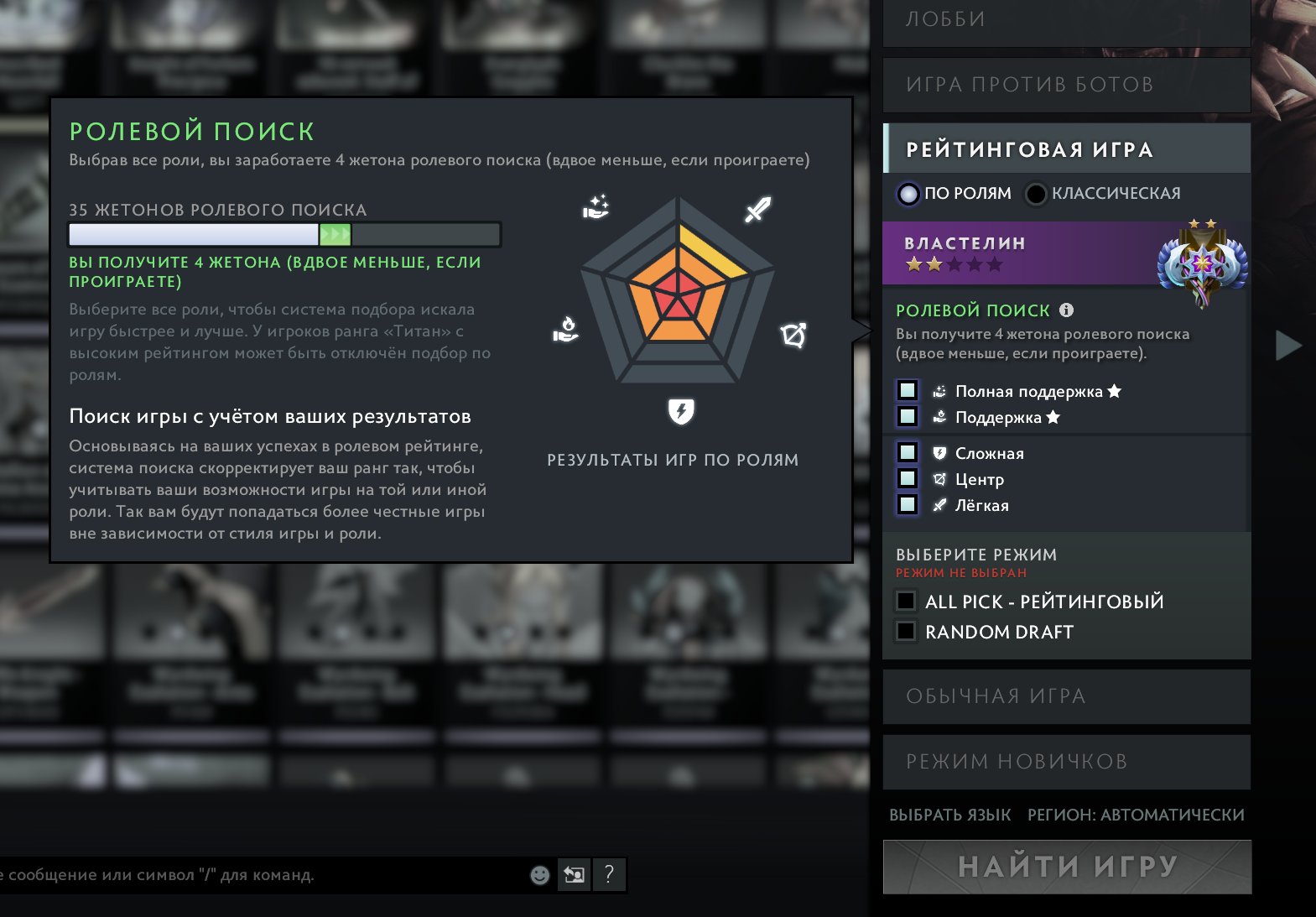The height and width of the screenshot is (917, 1316).
Task: Change the Регион: Автоматически setting
Action: [1136, 815]
